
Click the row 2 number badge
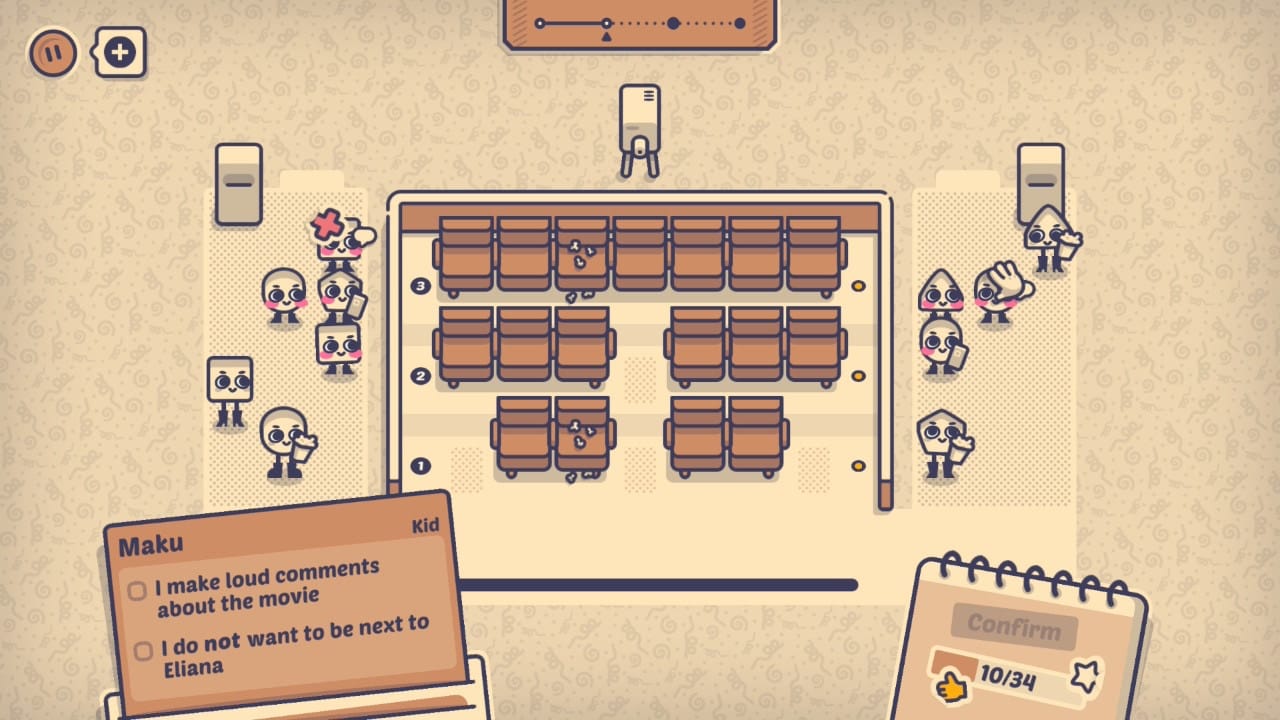[x=422, y=377]
